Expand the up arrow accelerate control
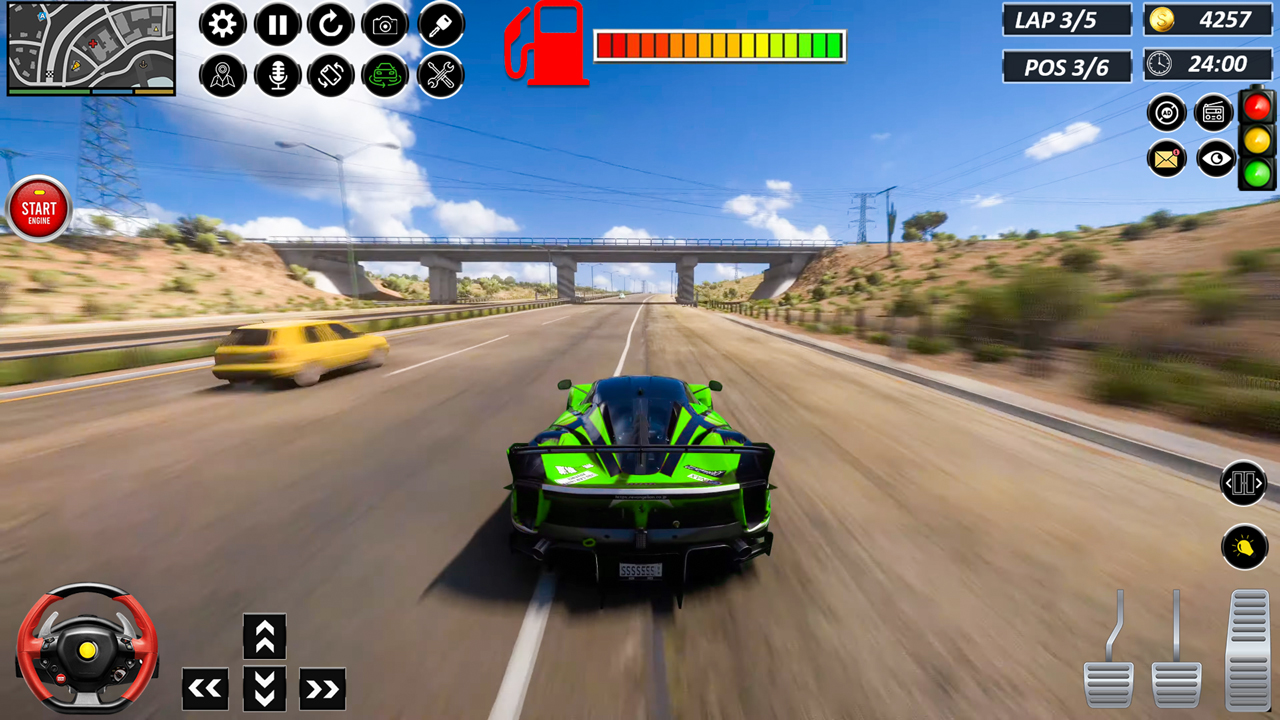Image resolution: width=1280 pixels, height=720 pixels. (264, 634)
